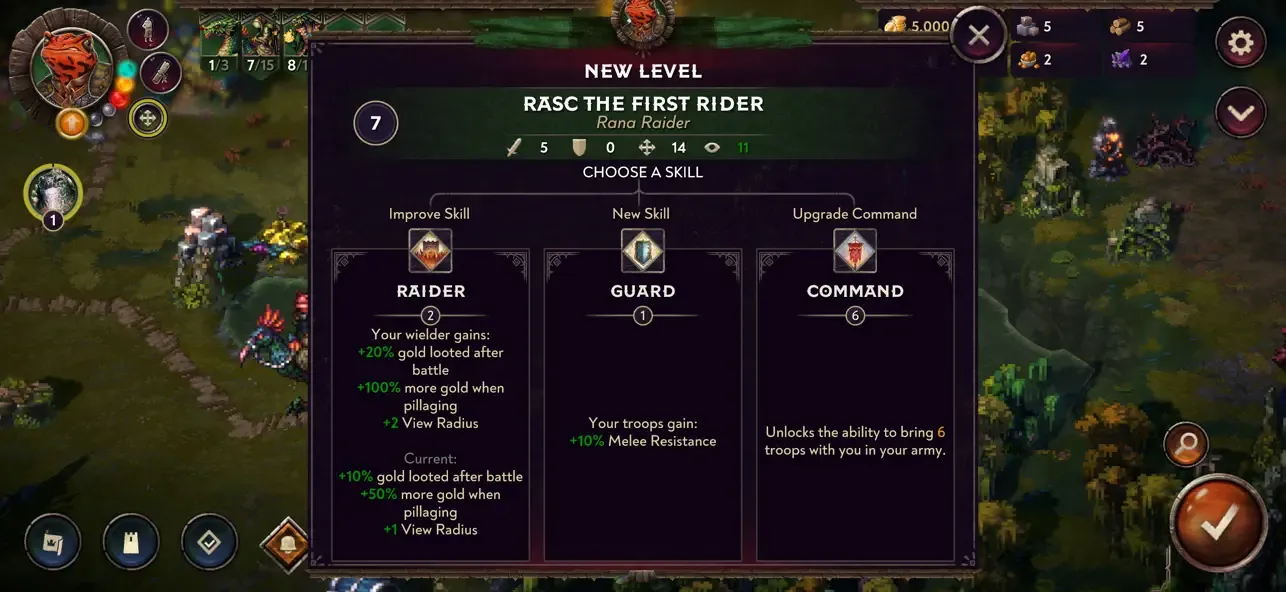Close the New Level dialog
Screen dimensions: 1286x592
point(978,36)
